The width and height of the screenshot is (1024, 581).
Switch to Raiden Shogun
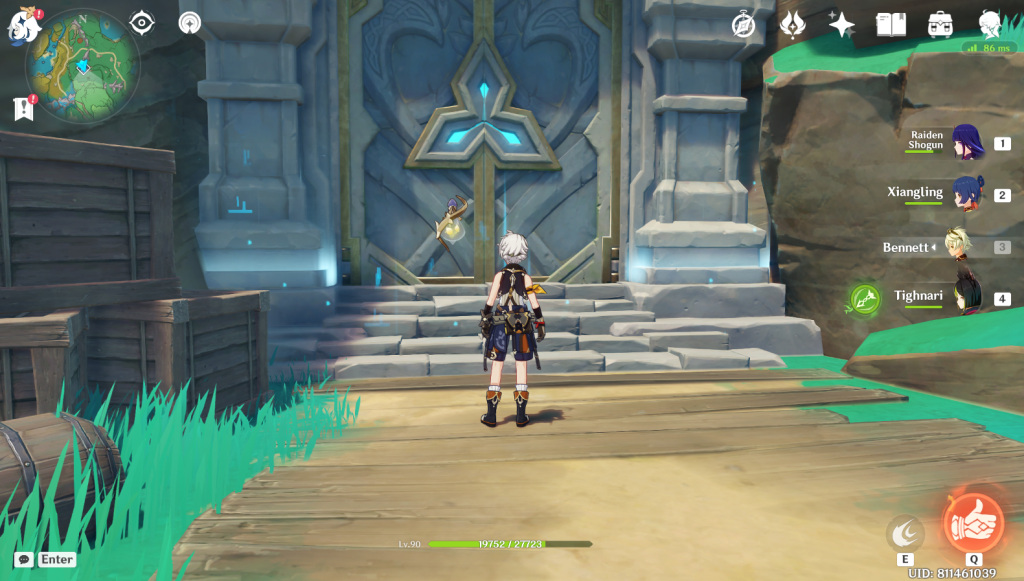pyautogui.click(x=965, y=144)
